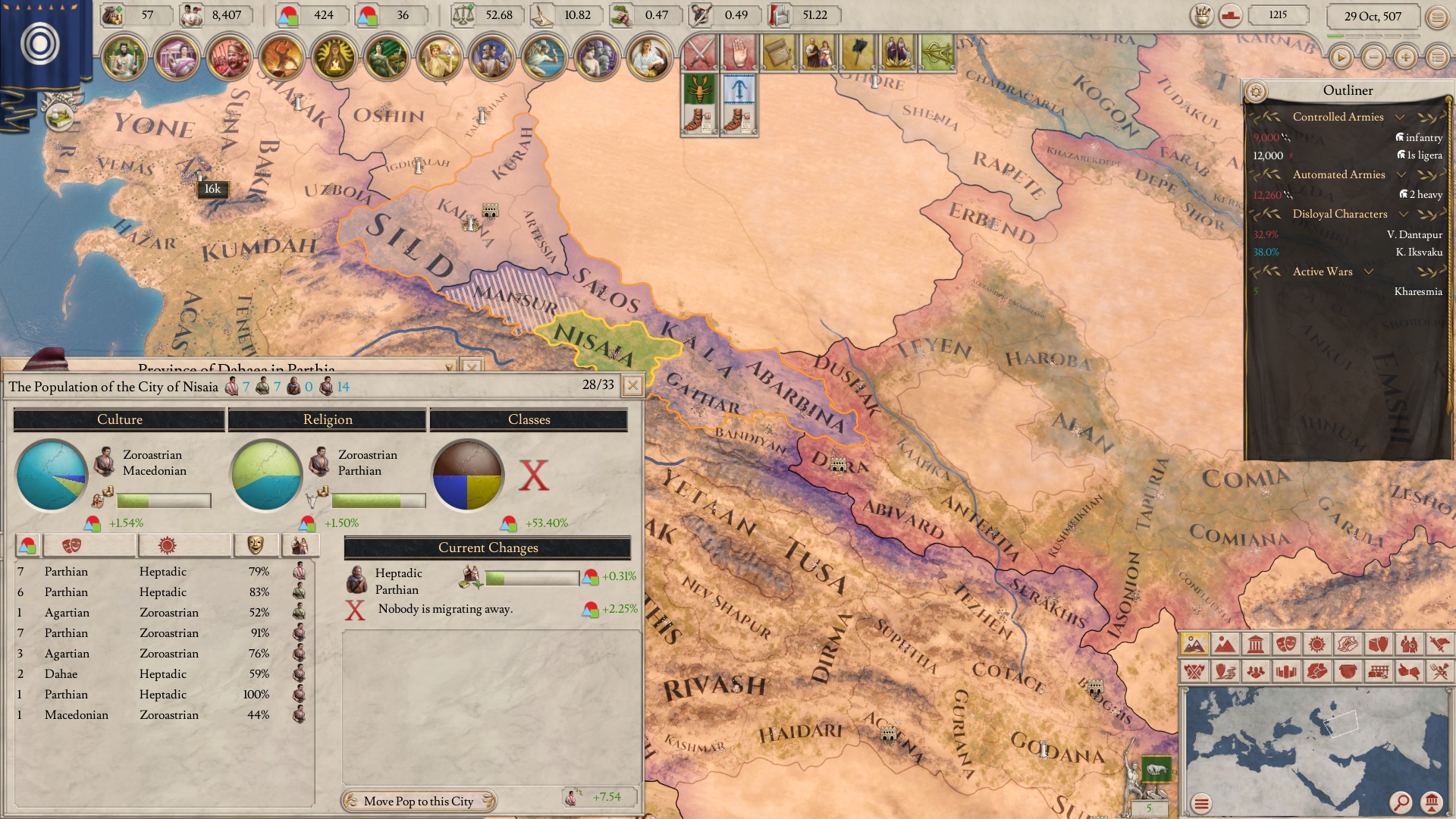
Task: Sort pop list by culture masks column
Action: [x=89, y=544]
